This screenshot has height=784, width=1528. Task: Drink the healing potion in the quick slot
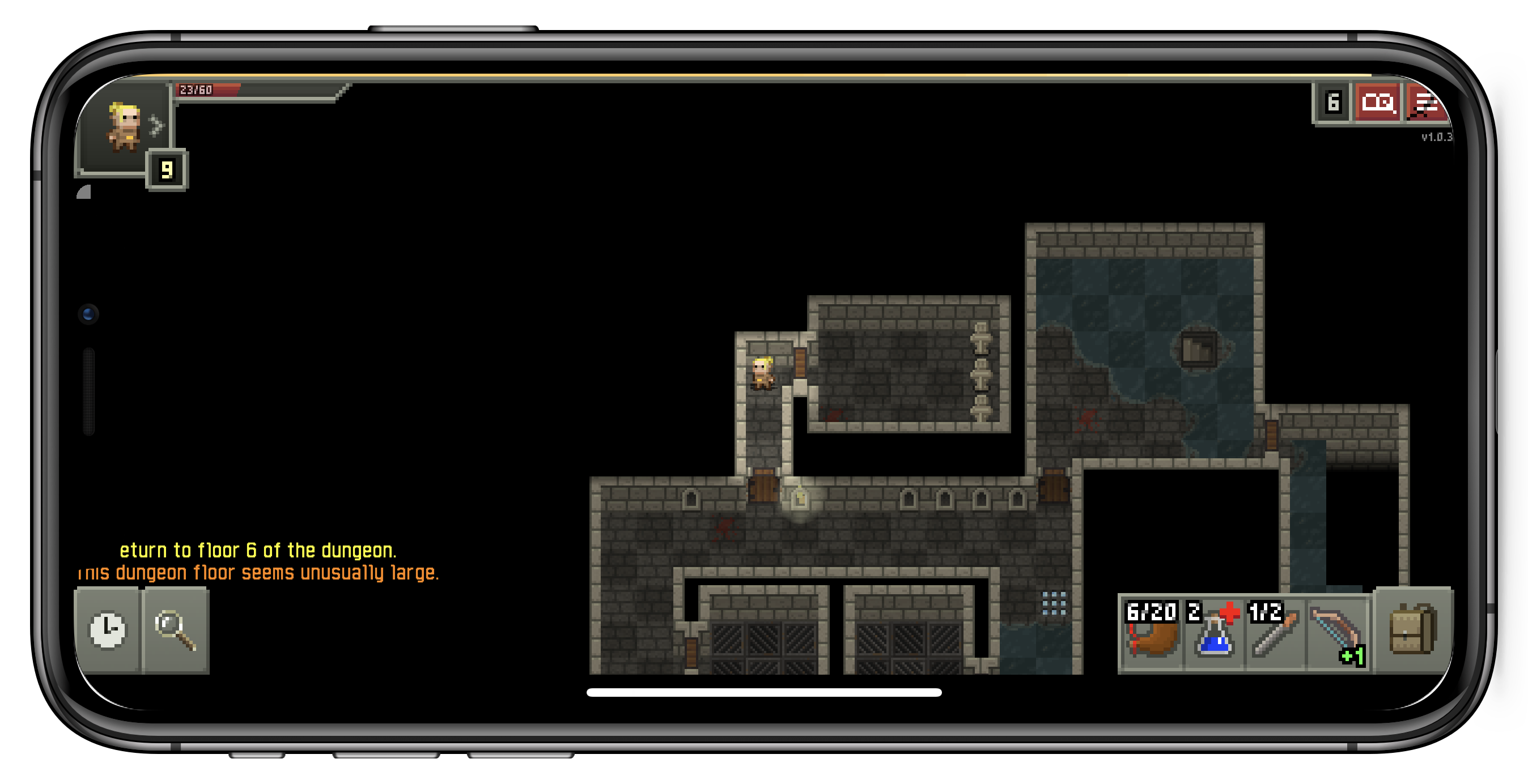point(1213,637)
